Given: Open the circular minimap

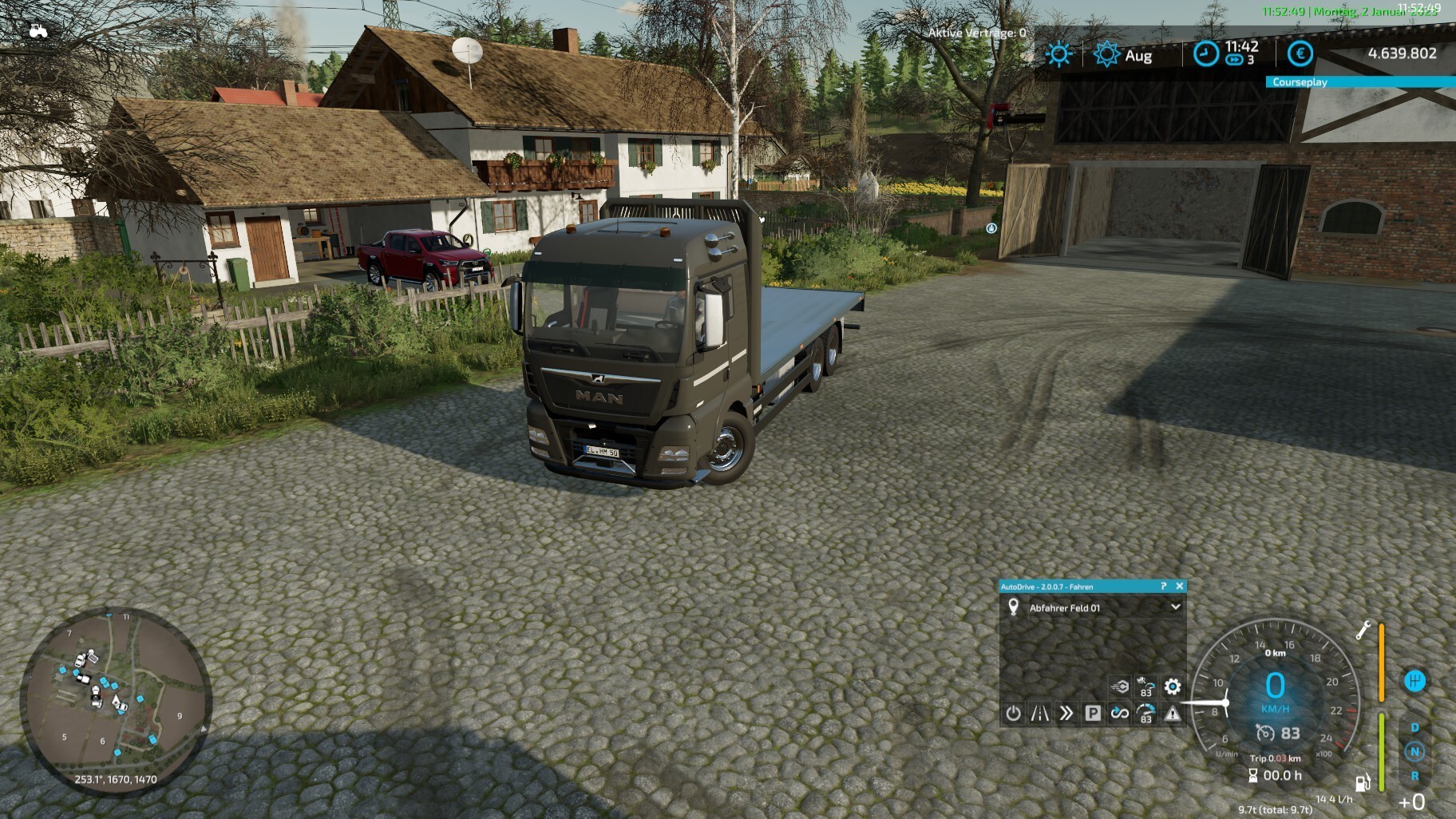Looking at the screenshot, I should point(116,699).
